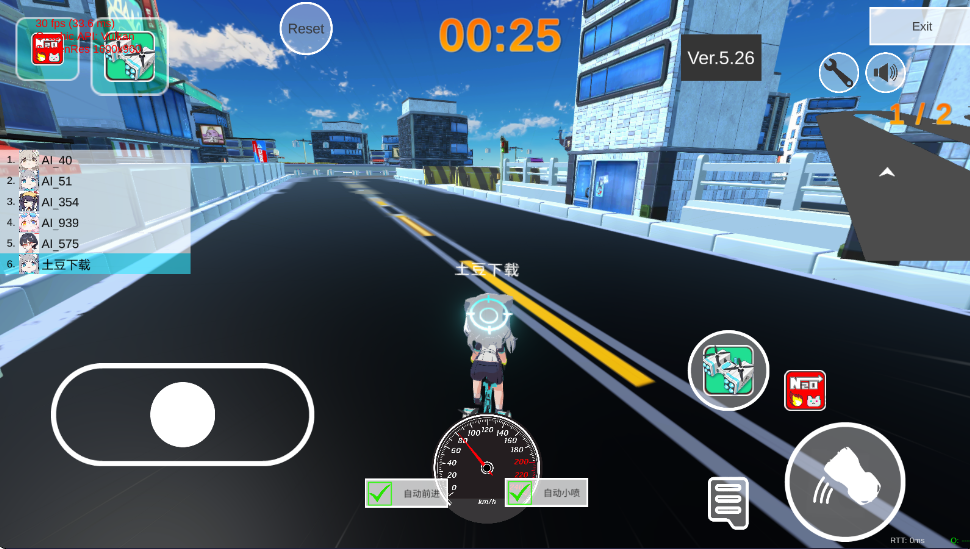Select the highlighted 土豆下载 ranking row
Screen dimensions: 970x549
click(x=96, y=265)
